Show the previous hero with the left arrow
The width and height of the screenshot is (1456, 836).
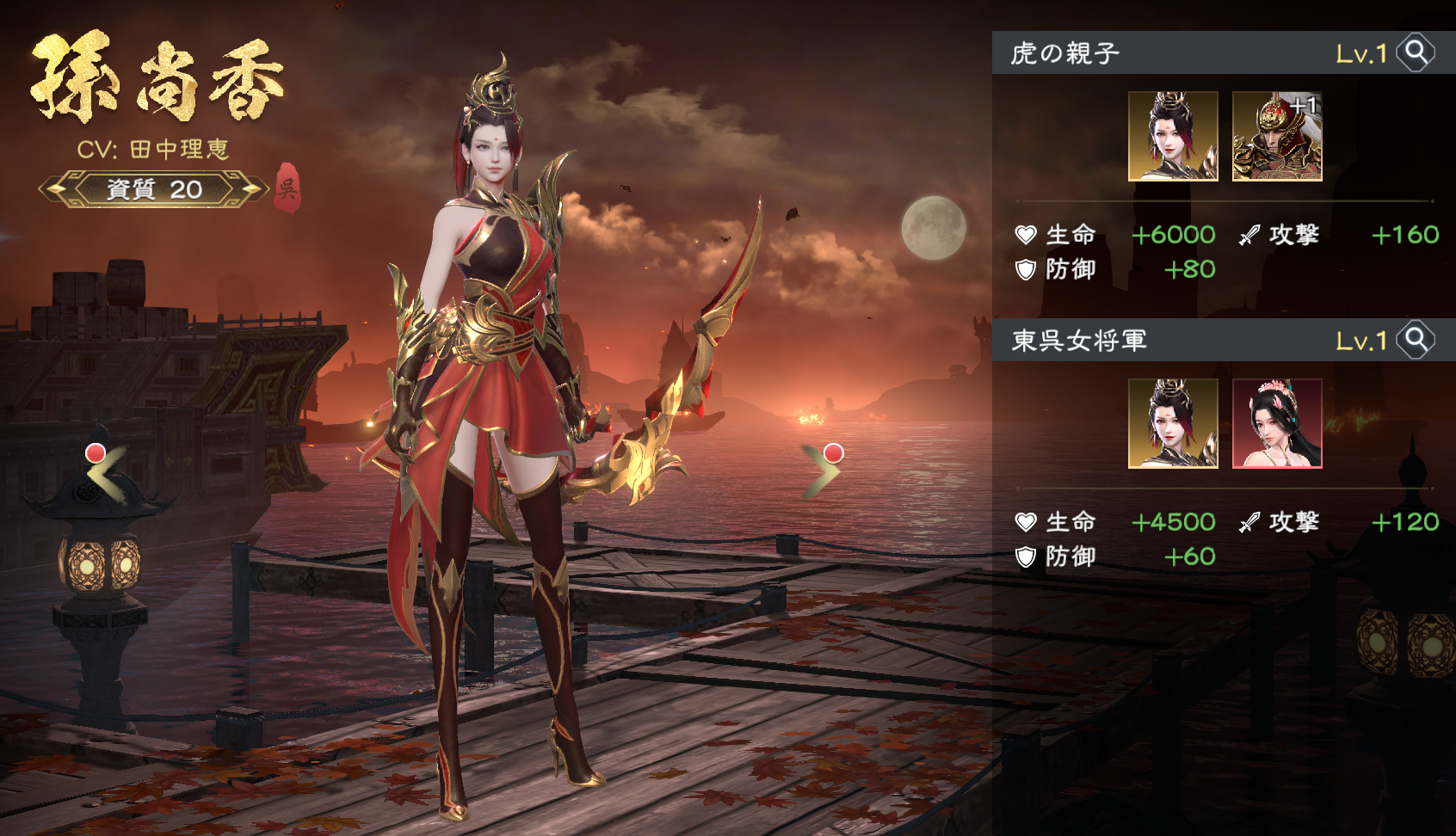pos(108,471)
